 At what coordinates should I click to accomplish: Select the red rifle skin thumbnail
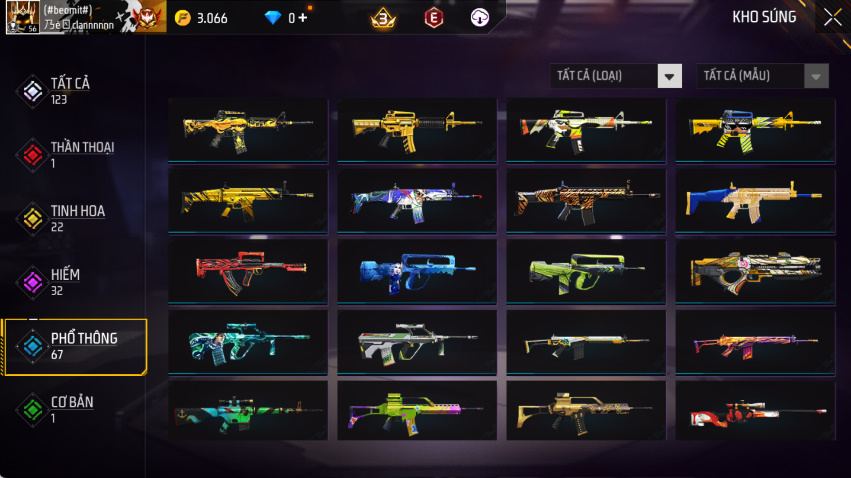click(247, 270)
